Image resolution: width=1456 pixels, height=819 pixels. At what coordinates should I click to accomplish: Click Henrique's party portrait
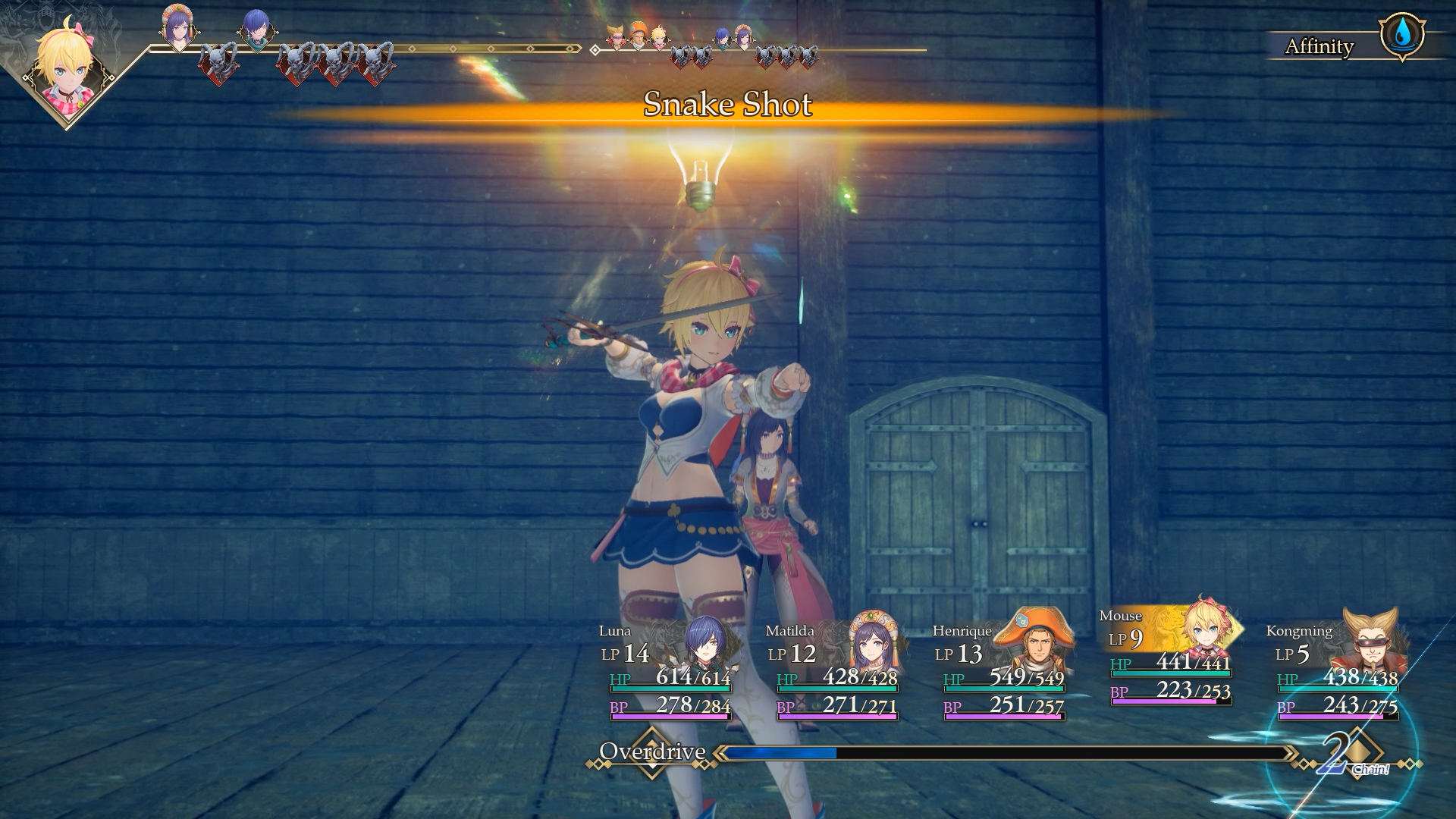1034,645
